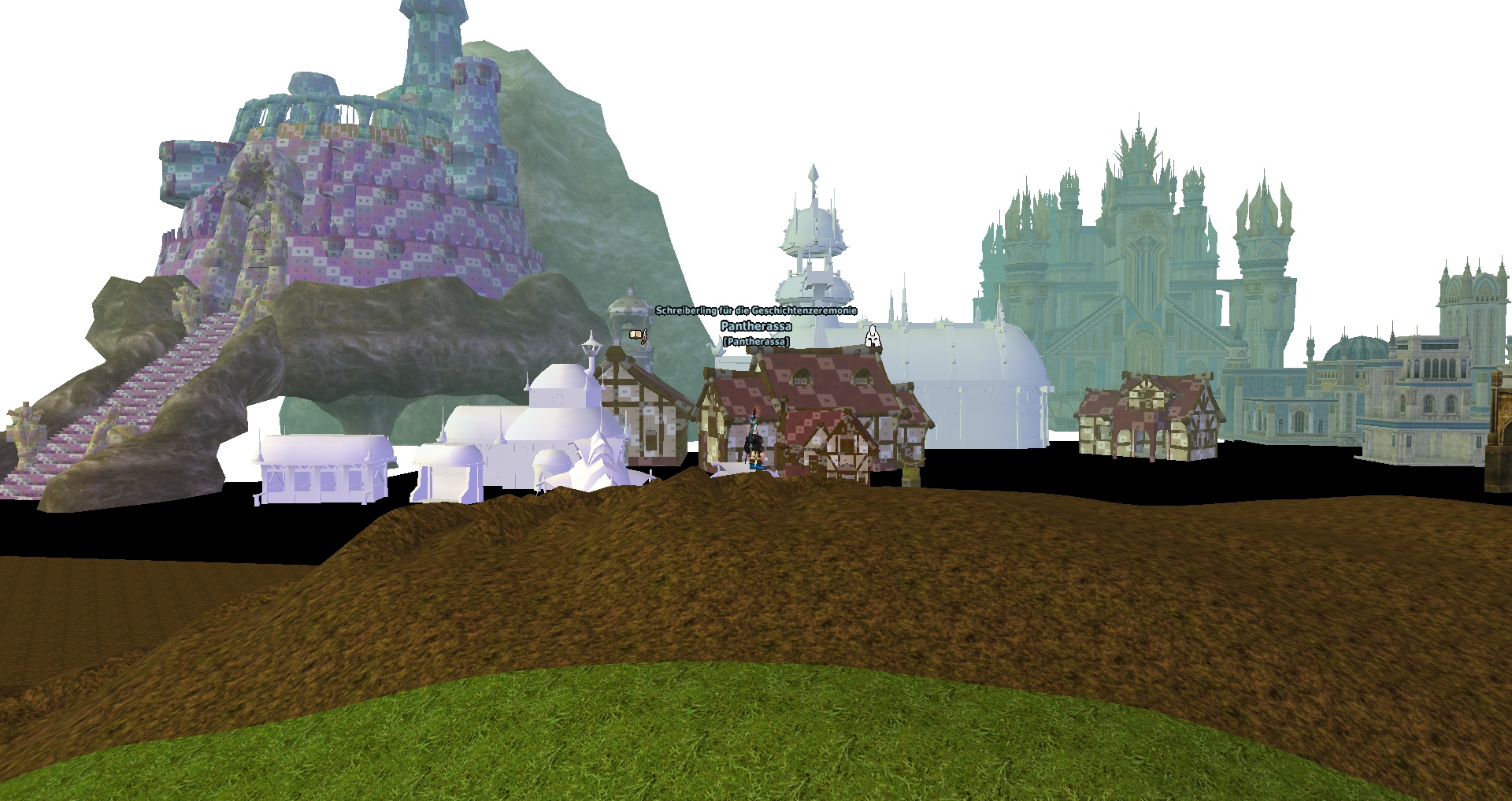The image size is (1512, 801).
Task: Click the book and quill marker icon
Action: tap(639, 336)
